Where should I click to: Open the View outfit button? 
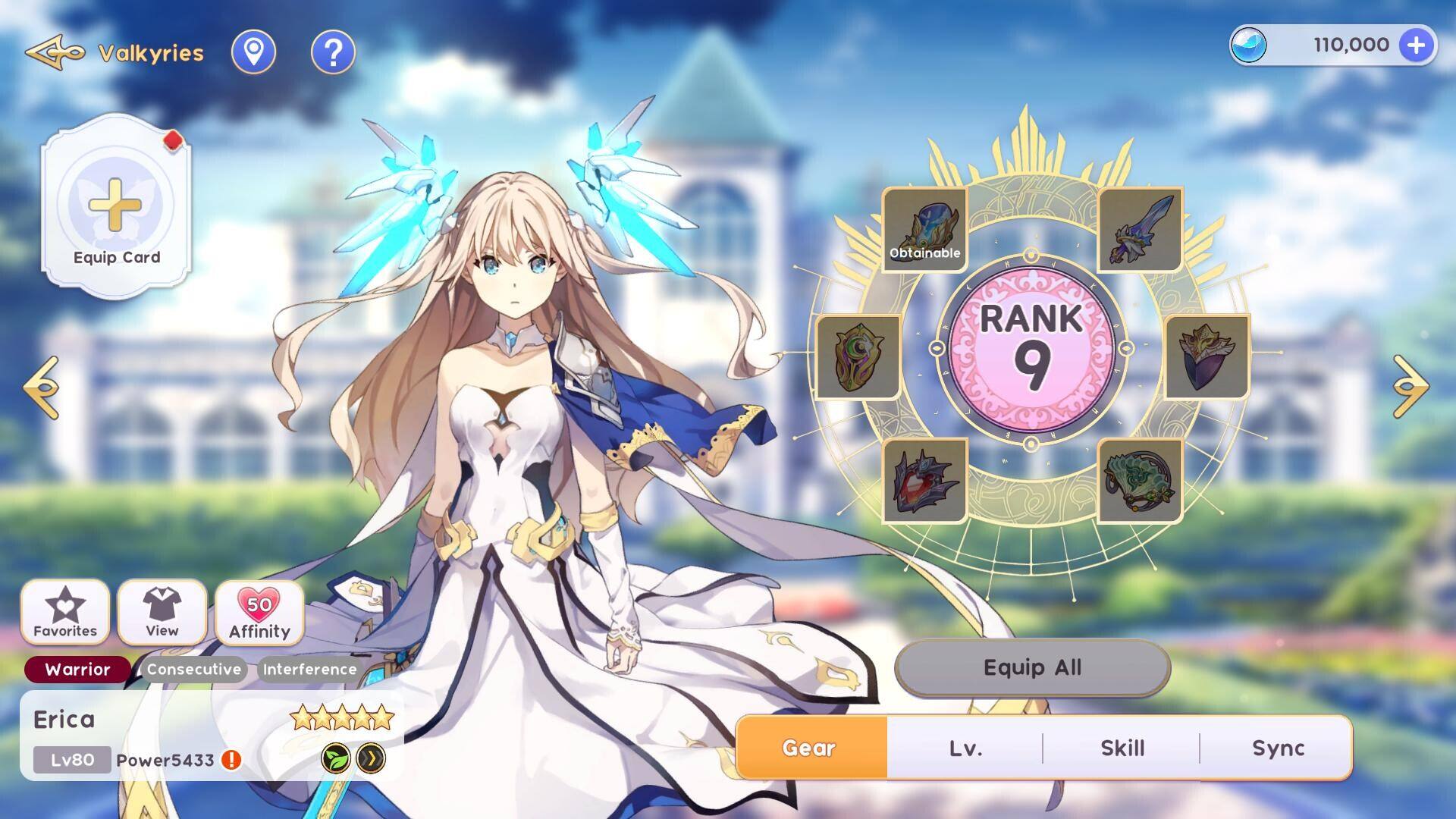click(162, 612)
